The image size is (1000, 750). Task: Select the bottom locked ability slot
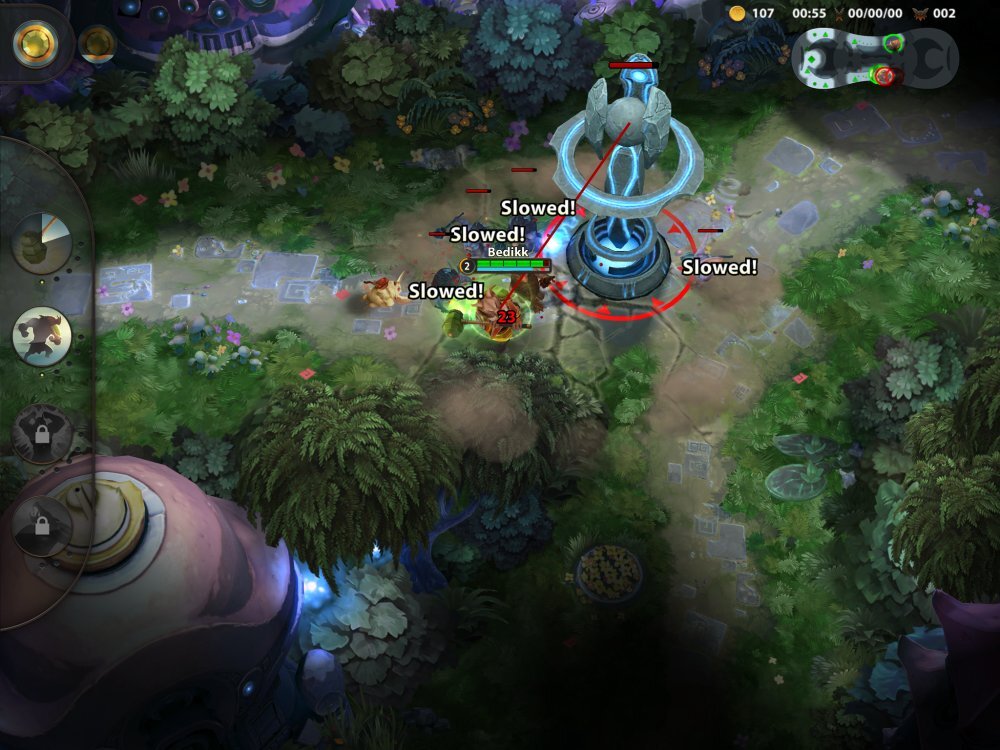point(42,523)
